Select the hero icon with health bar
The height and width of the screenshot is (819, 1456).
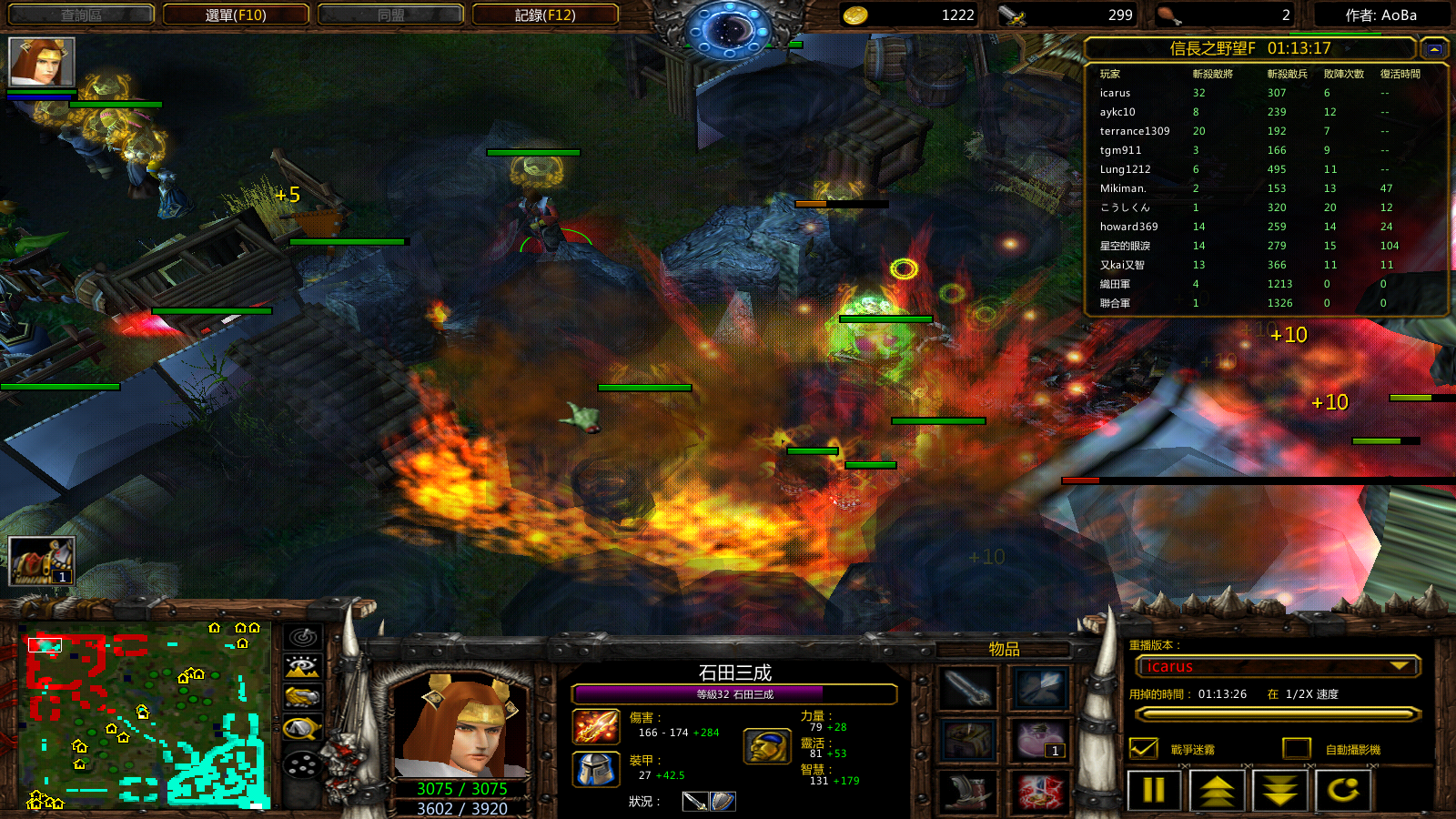point(41,62)
